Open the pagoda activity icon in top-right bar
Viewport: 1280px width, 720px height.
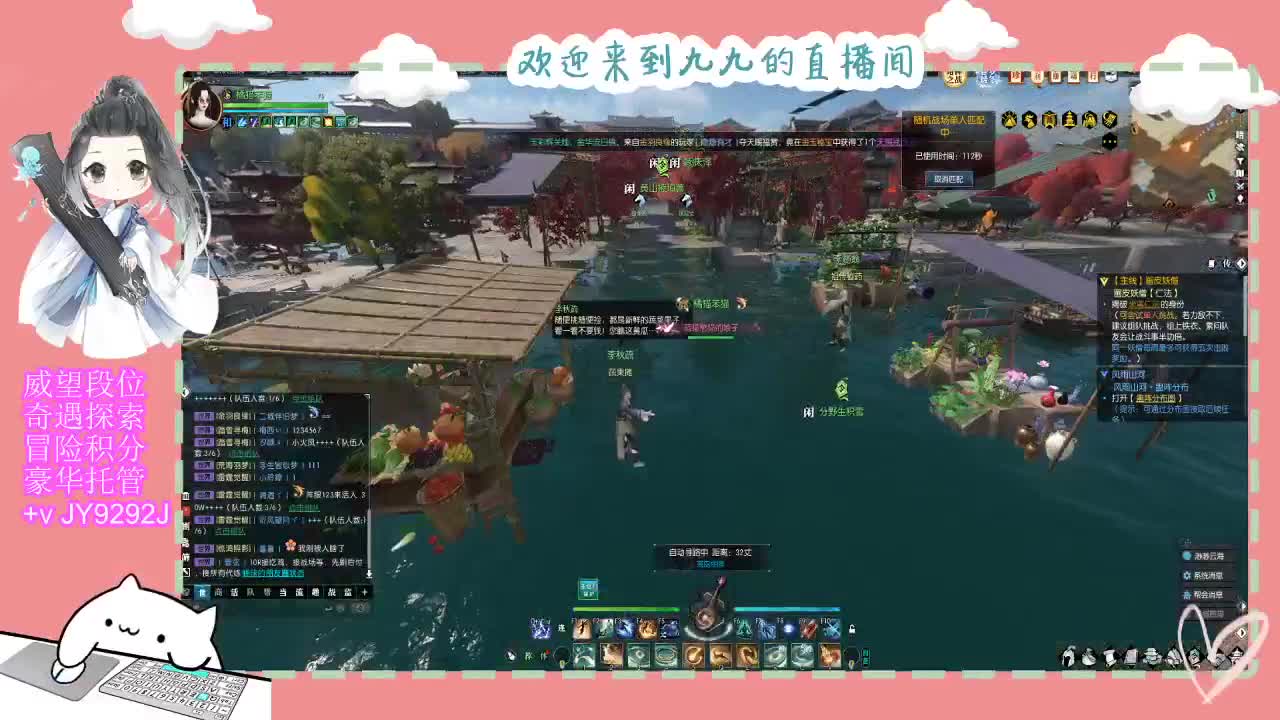point(1070,120)
